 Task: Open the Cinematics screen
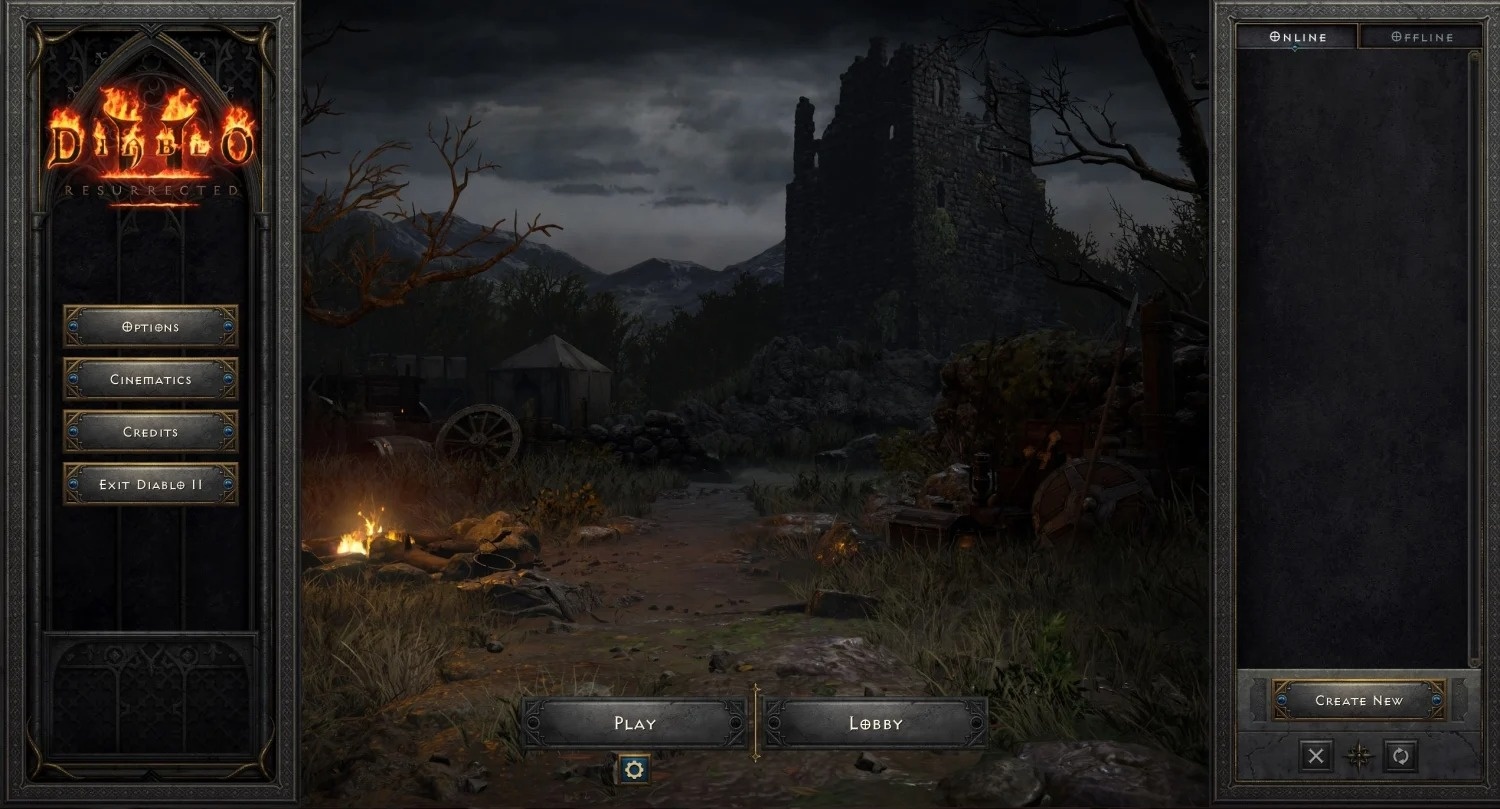coord(151,379)
